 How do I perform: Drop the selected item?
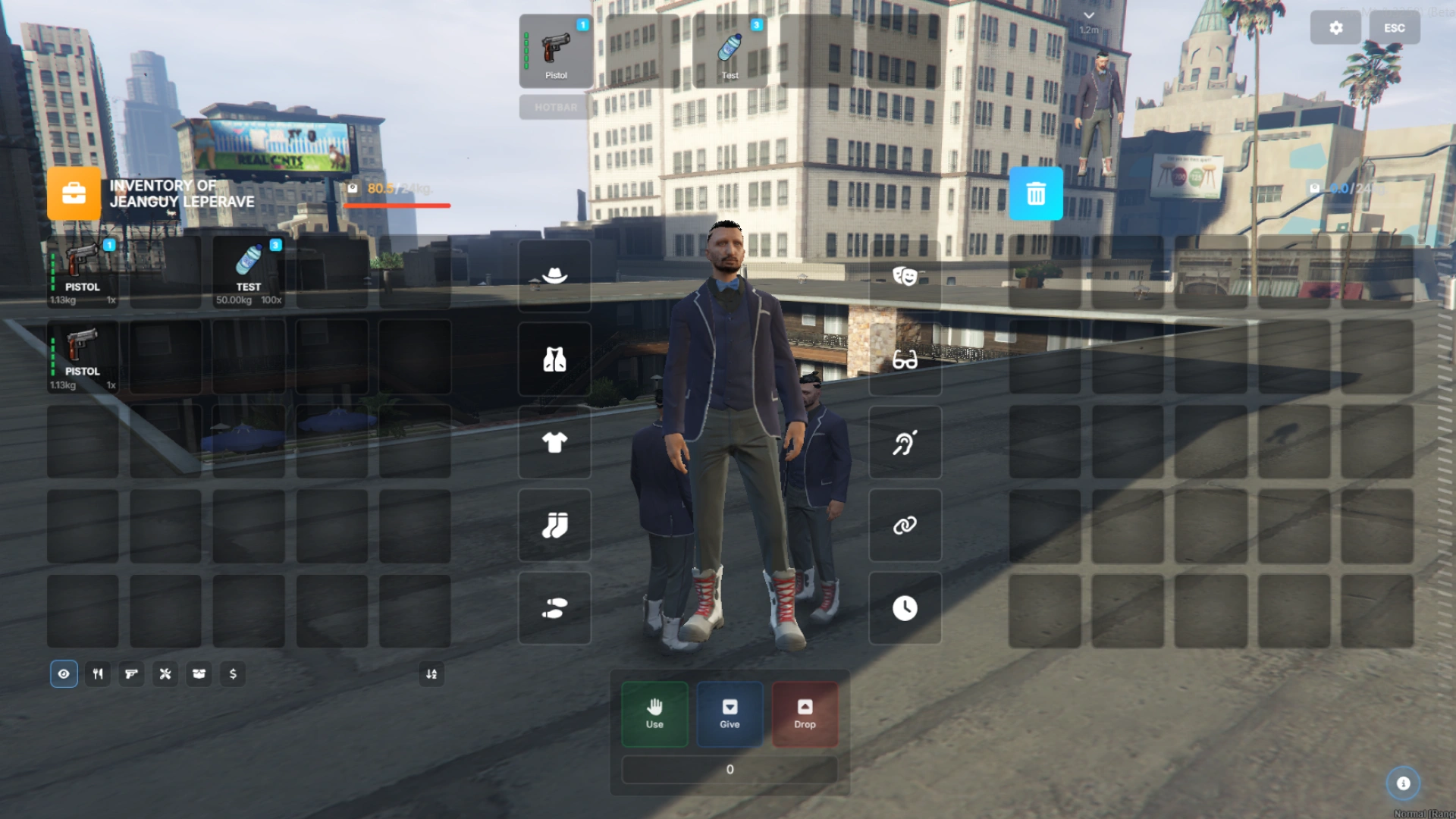805,714
